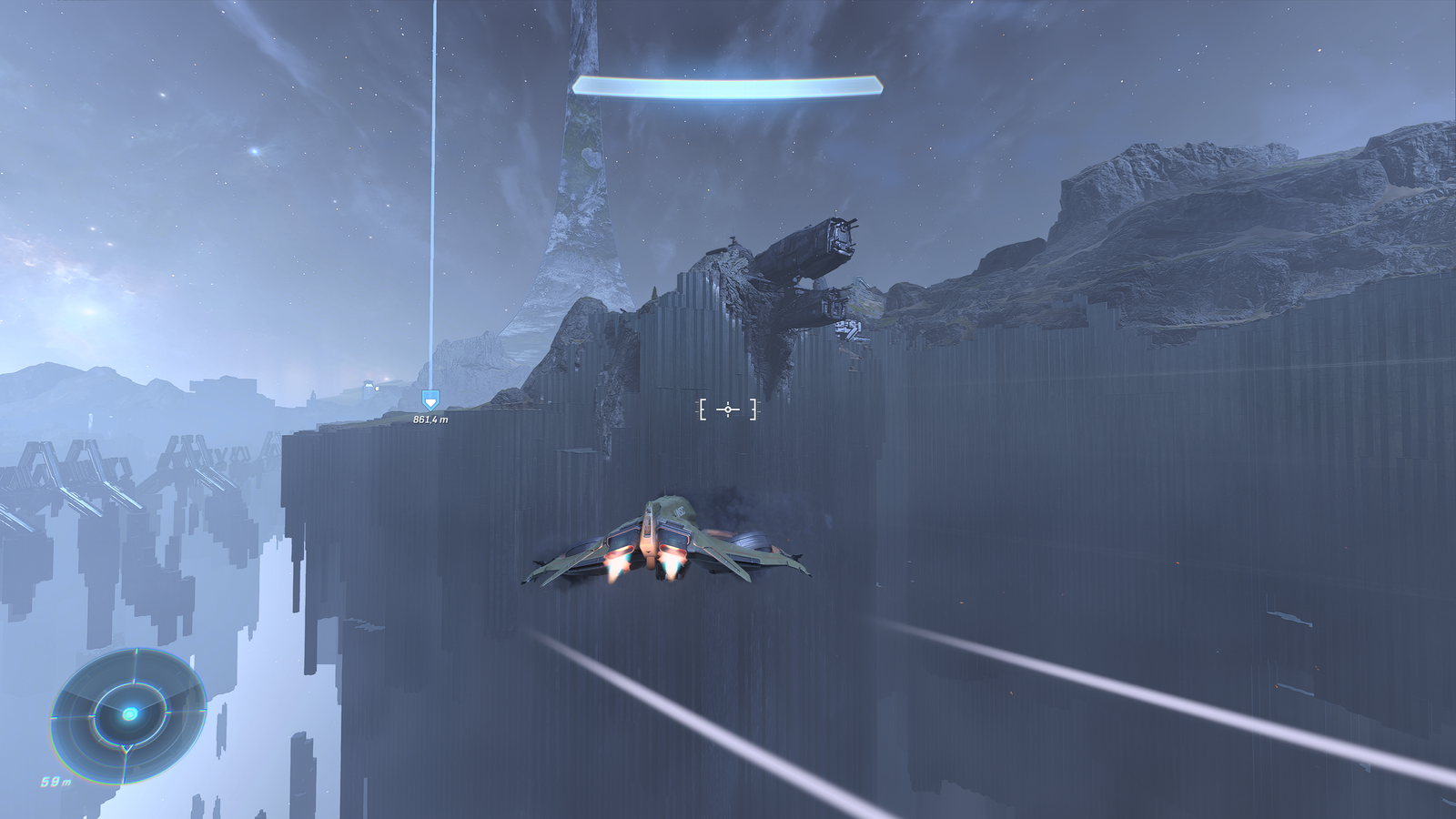1456x819 pixels.
Task: Click the top tick mark on the motion tracker
Action: coord(136,649)
